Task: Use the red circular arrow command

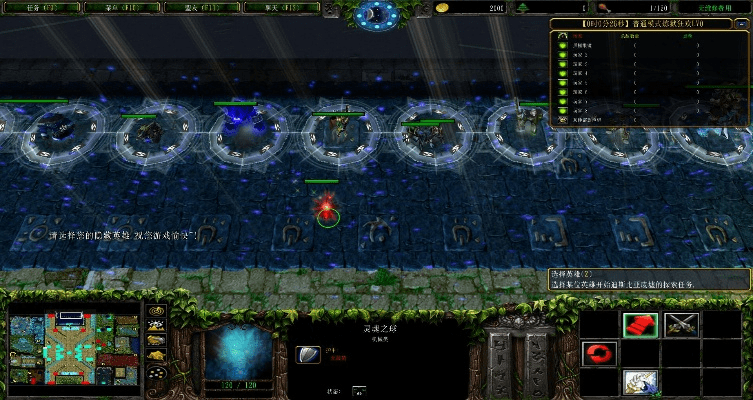Action: click(598, 353)
